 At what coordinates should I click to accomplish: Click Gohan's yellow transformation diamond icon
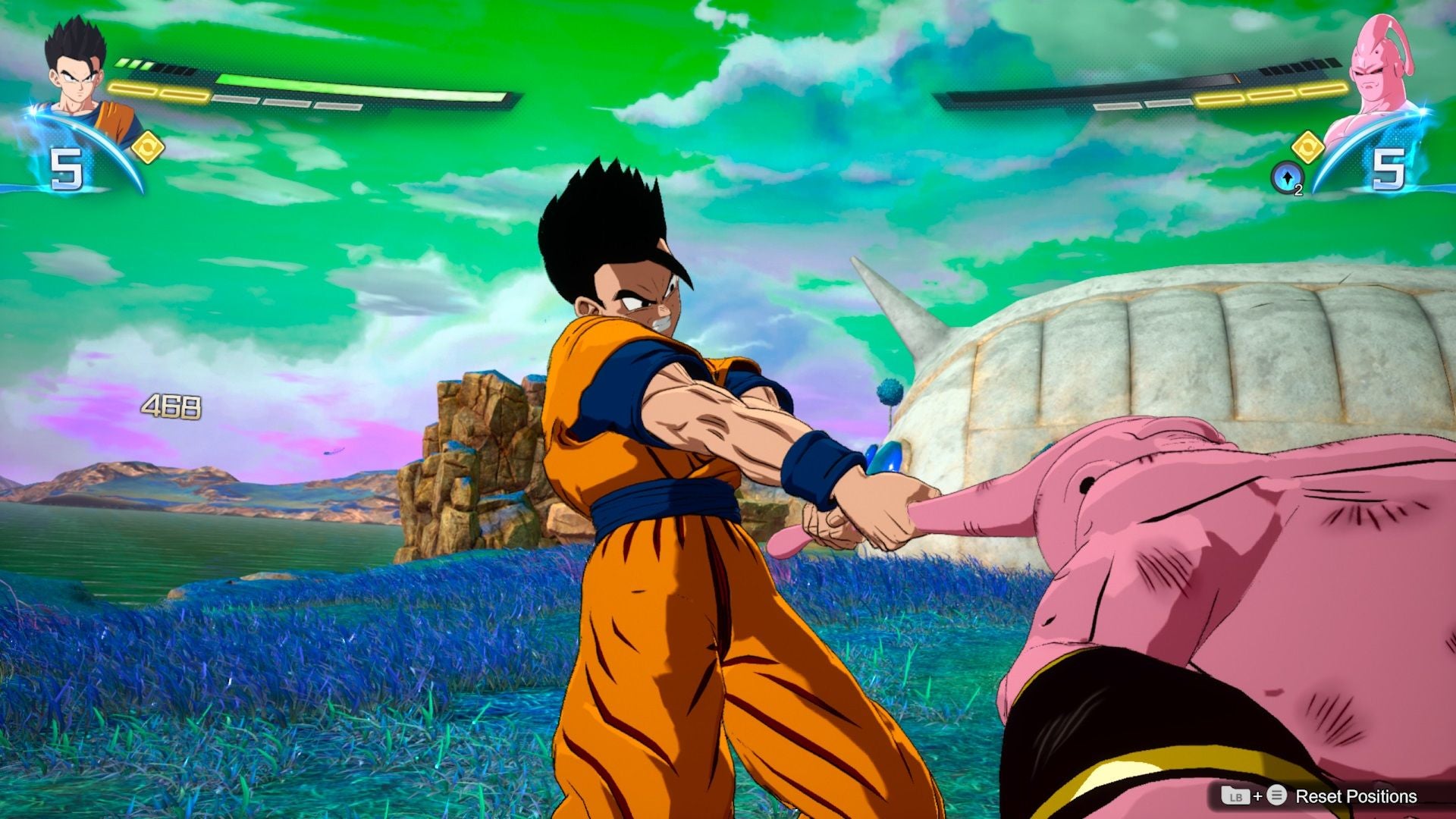pyautogui.click(x=149, y=147)
